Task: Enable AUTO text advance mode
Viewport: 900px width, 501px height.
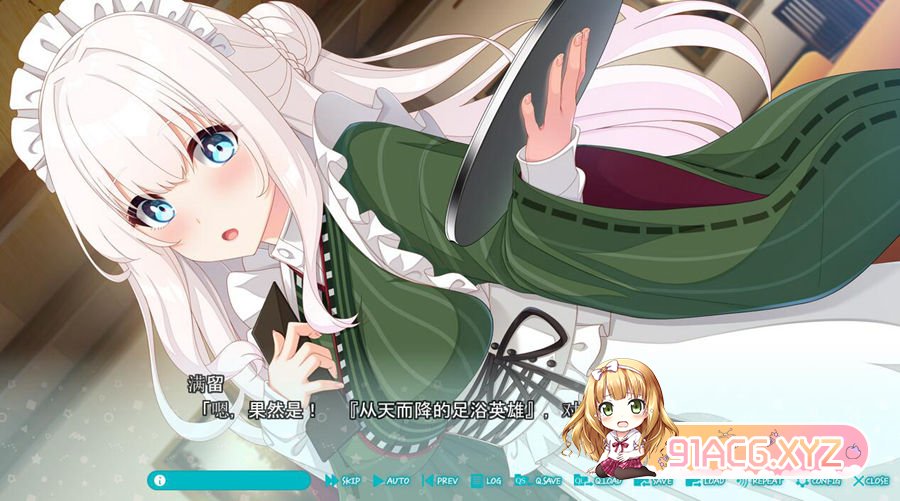Action: point(392,481)
